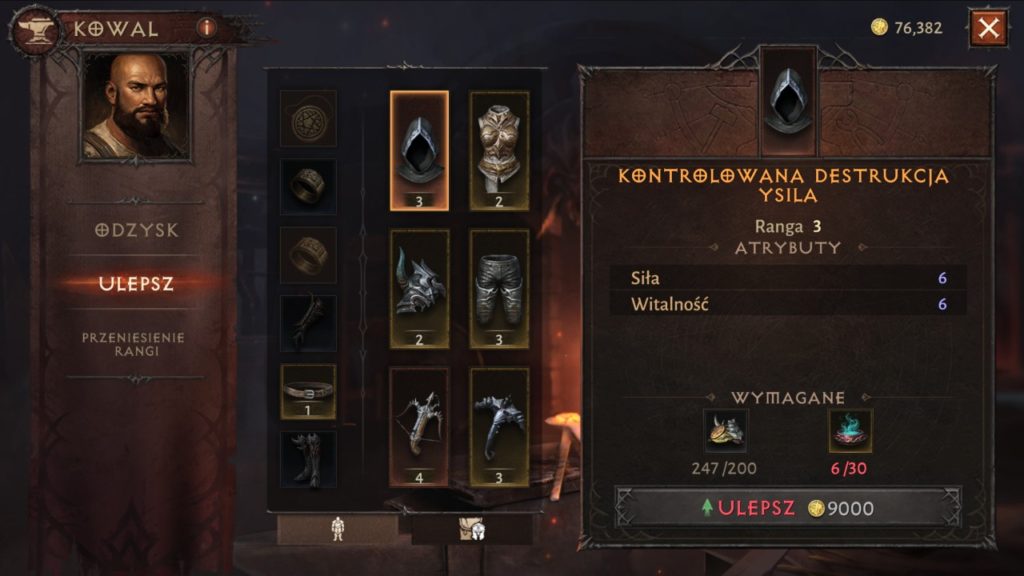Select the crossbow weapon slot
1024x576 pixels.
pos(419,426)
